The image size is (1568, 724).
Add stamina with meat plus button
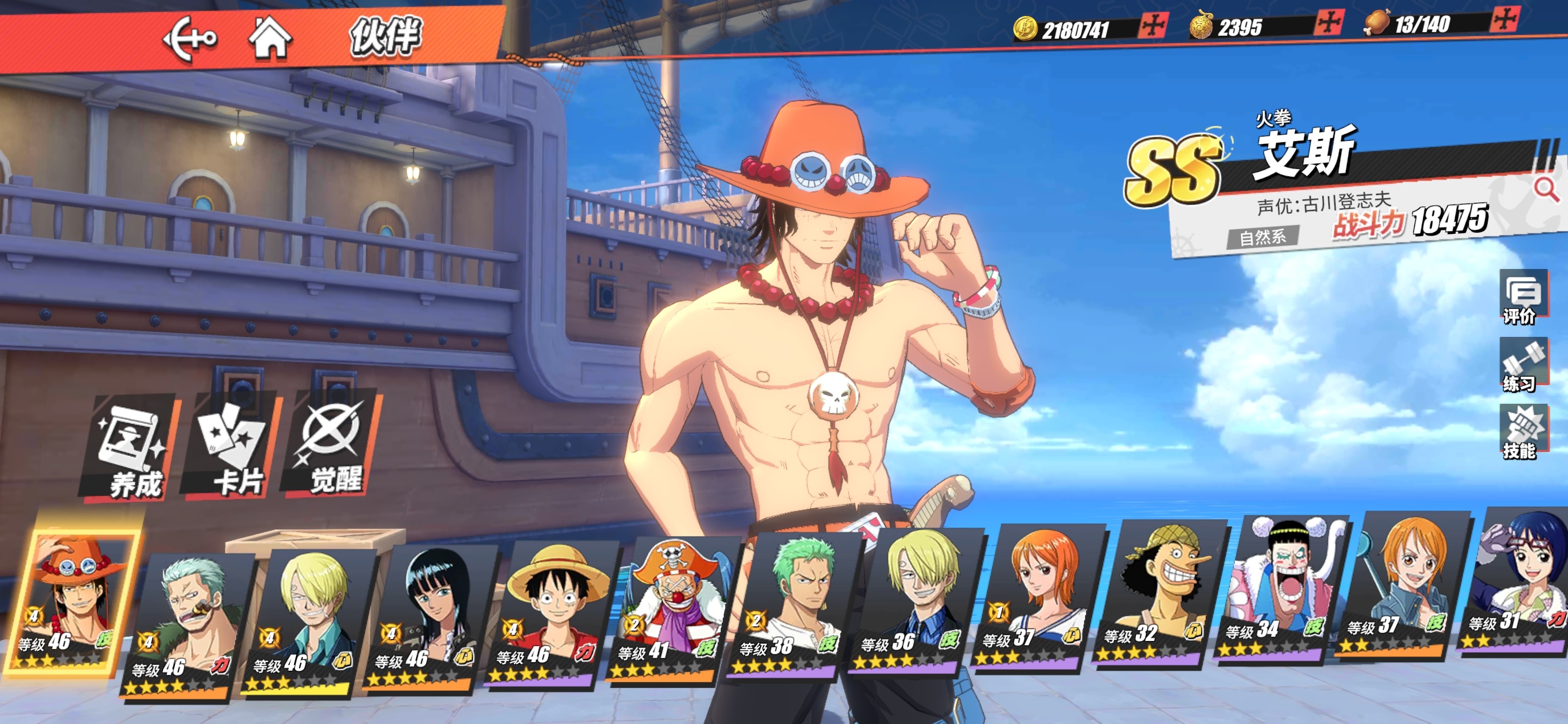coord(1504,20)
